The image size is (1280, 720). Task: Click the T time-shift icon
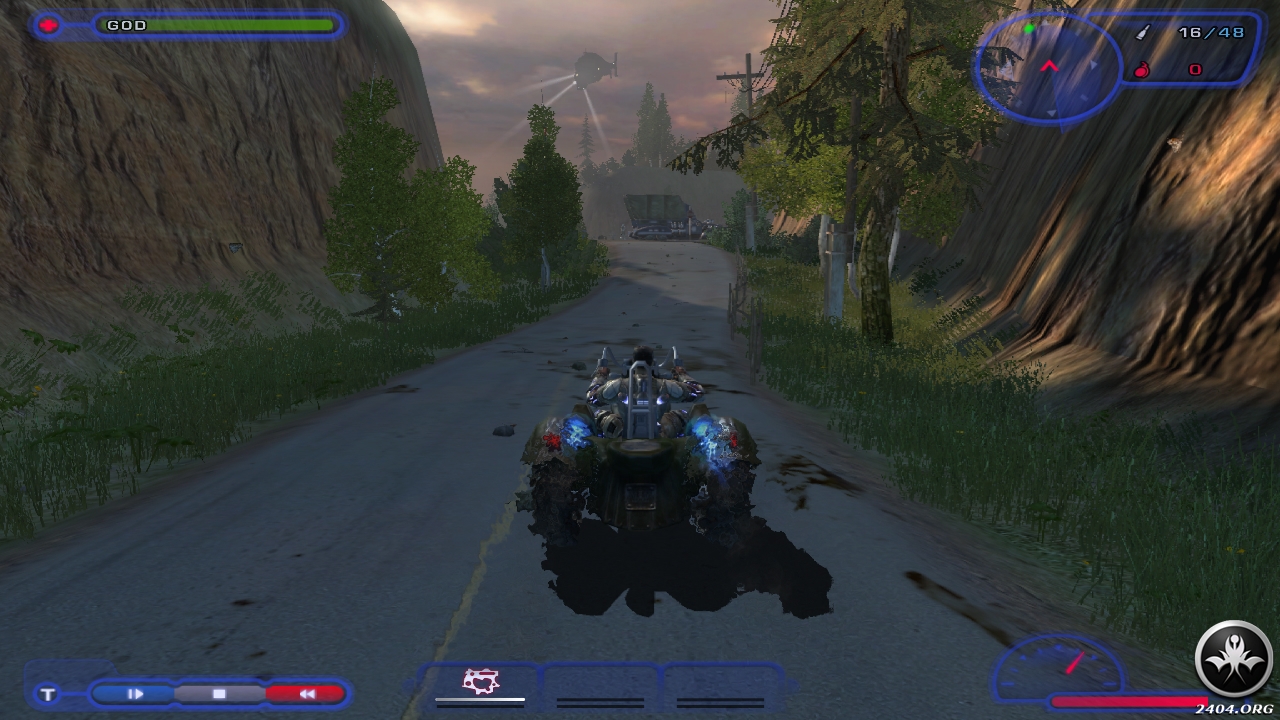(x=48, y=694)
